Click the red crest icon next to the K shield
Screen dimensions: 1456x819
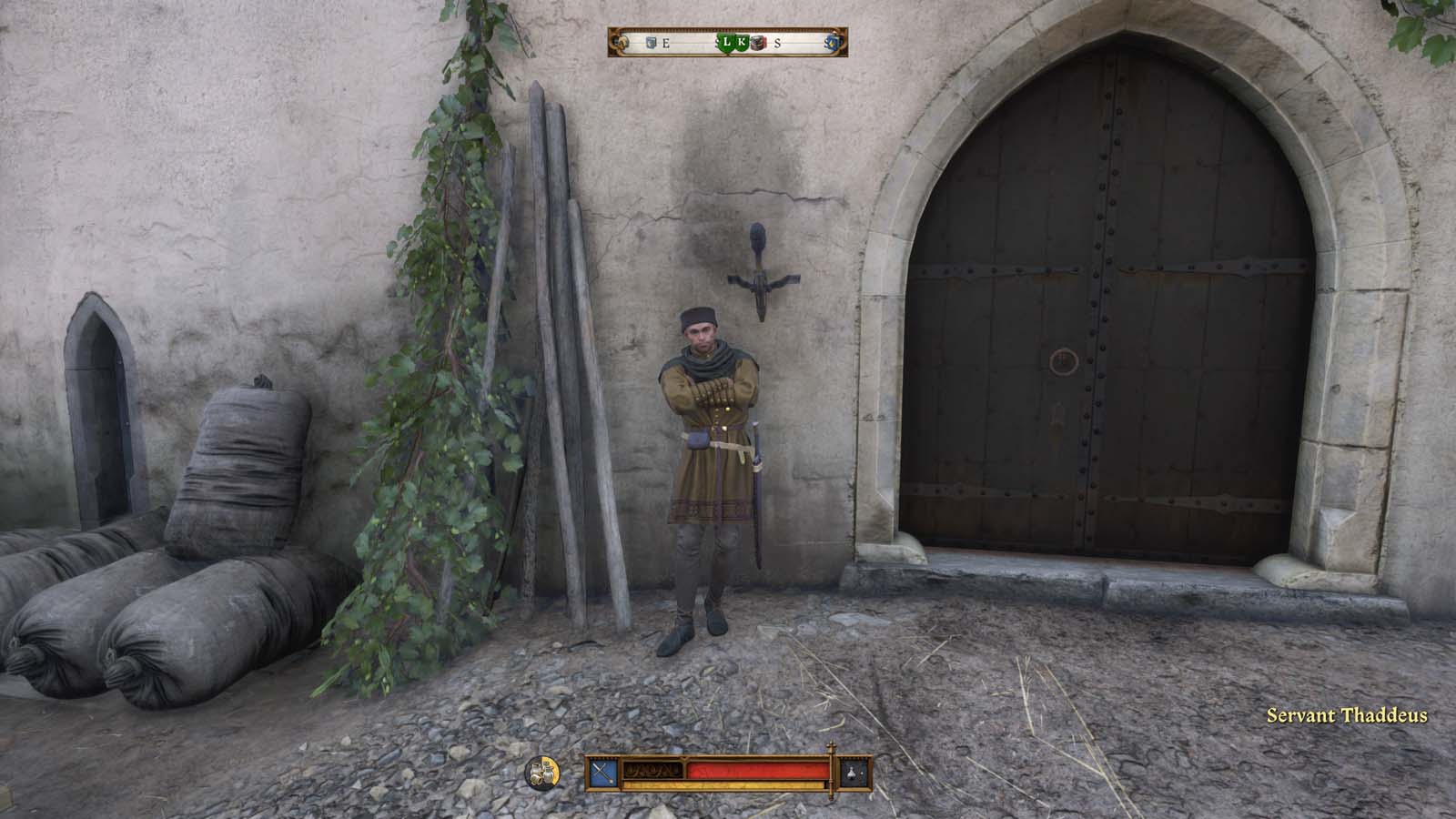click(x=757, y=42)
